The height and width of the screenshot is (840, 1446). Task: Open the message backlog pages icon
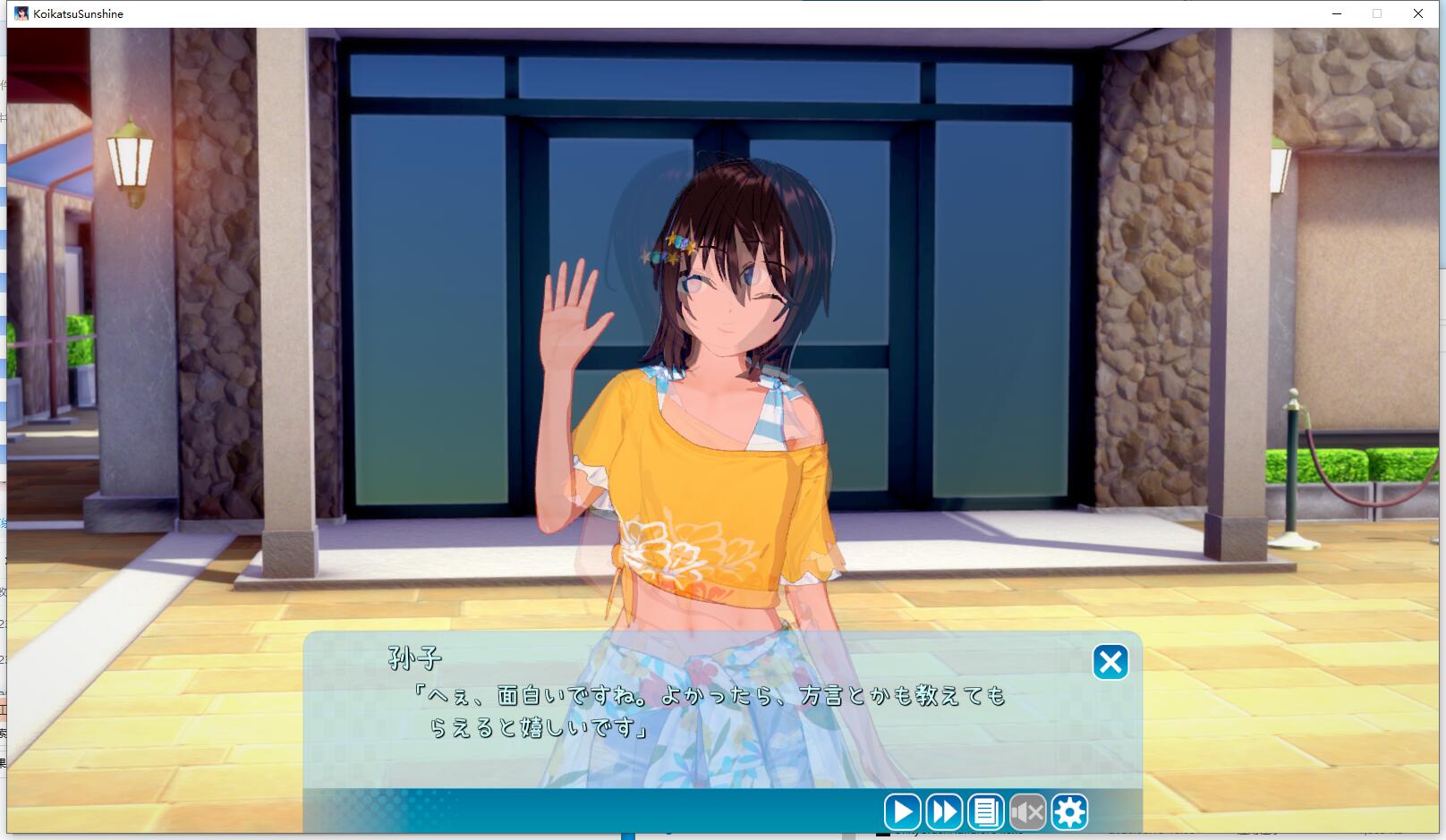point(984,812)
